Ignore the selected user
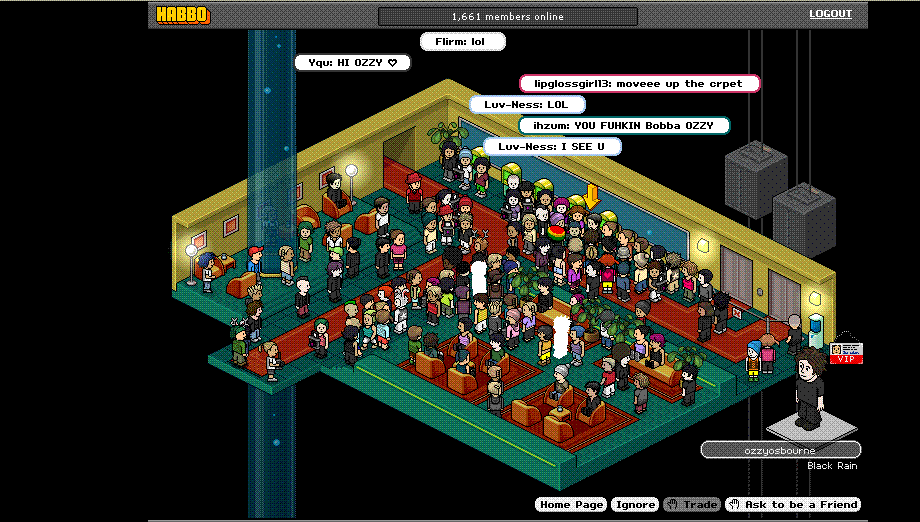This screenshot has height=522, width=920. pyautogui.click(x=635, y=505)
